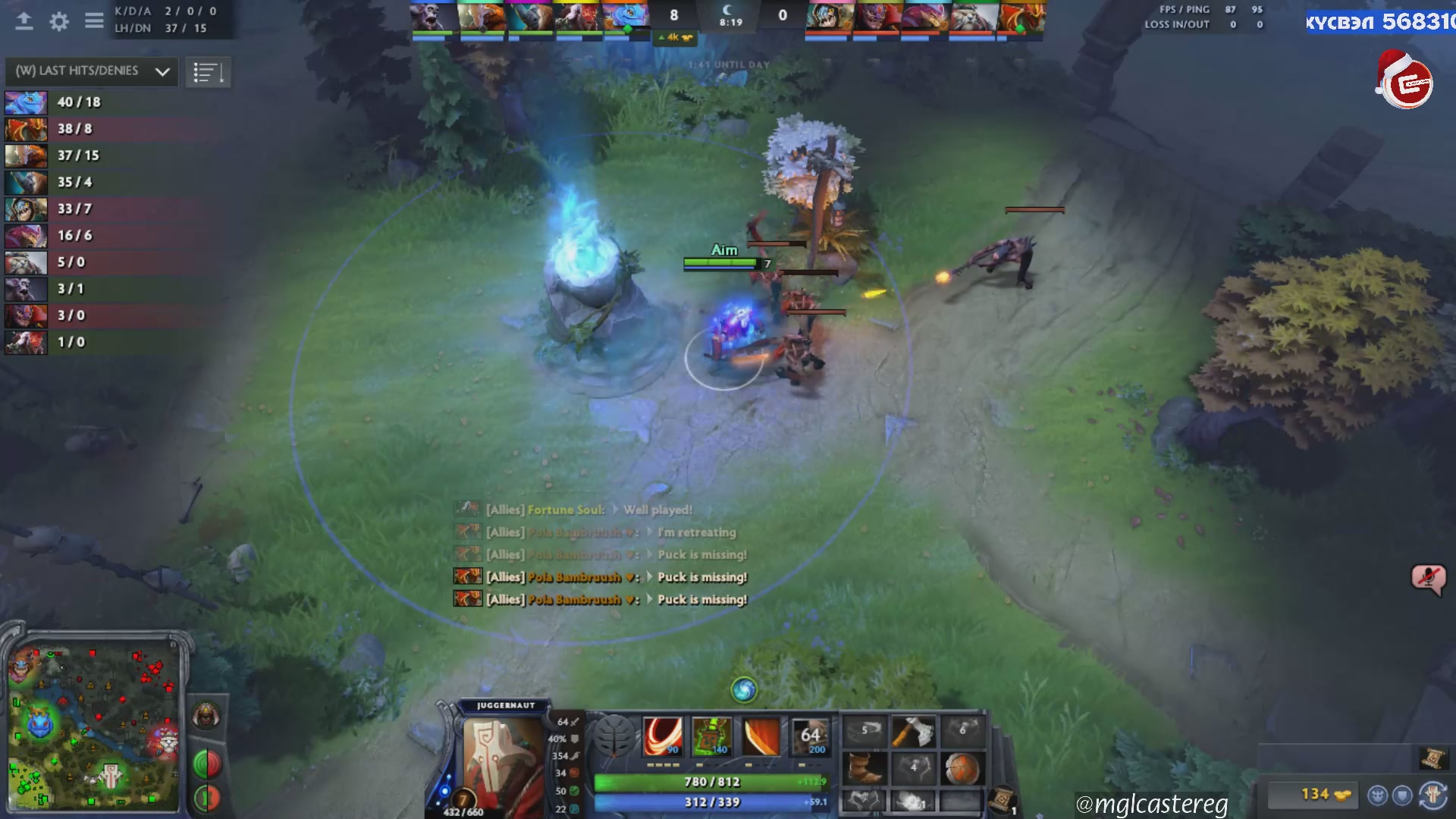Open the talent tree icon
The image size is (1456, 819).
click(613, 736)
